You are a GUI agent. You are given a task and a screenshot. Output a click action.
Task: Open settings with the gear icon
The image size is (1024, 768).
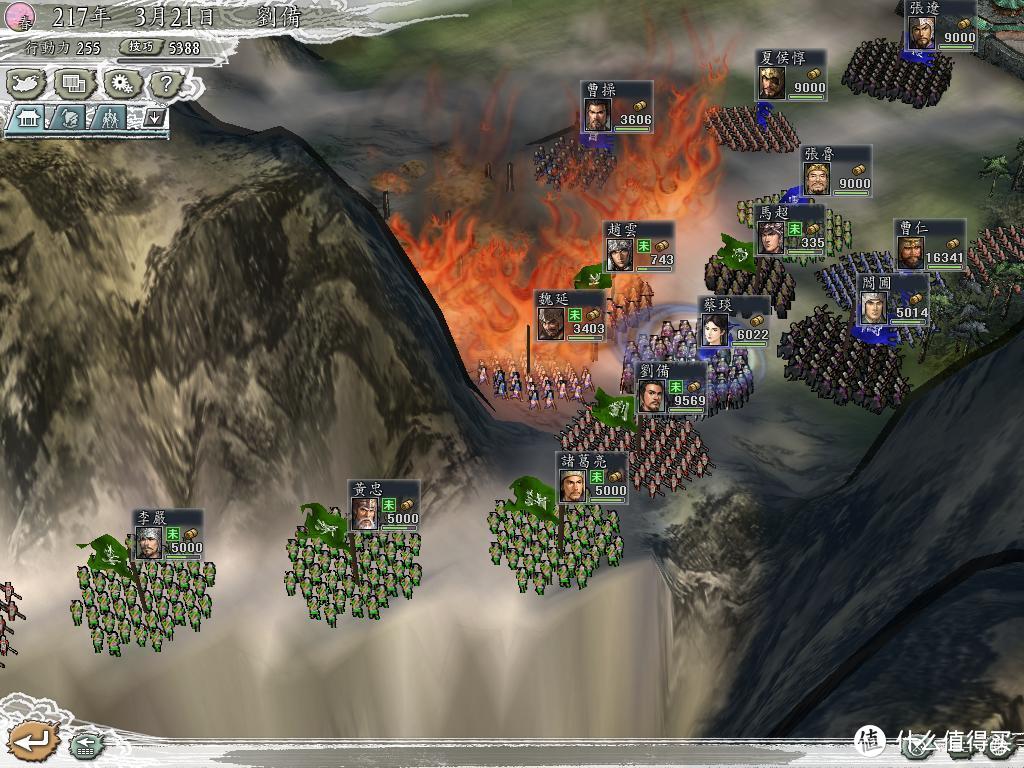[x=120, y=83]
